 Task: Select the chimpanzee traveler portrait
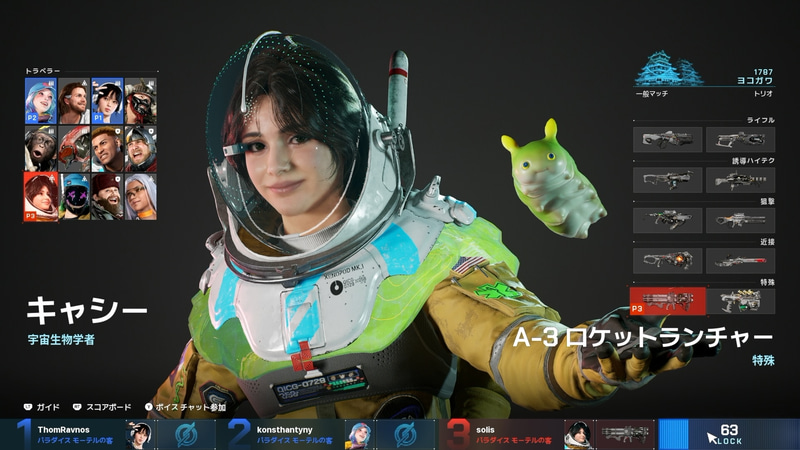(x=40, y=148)
